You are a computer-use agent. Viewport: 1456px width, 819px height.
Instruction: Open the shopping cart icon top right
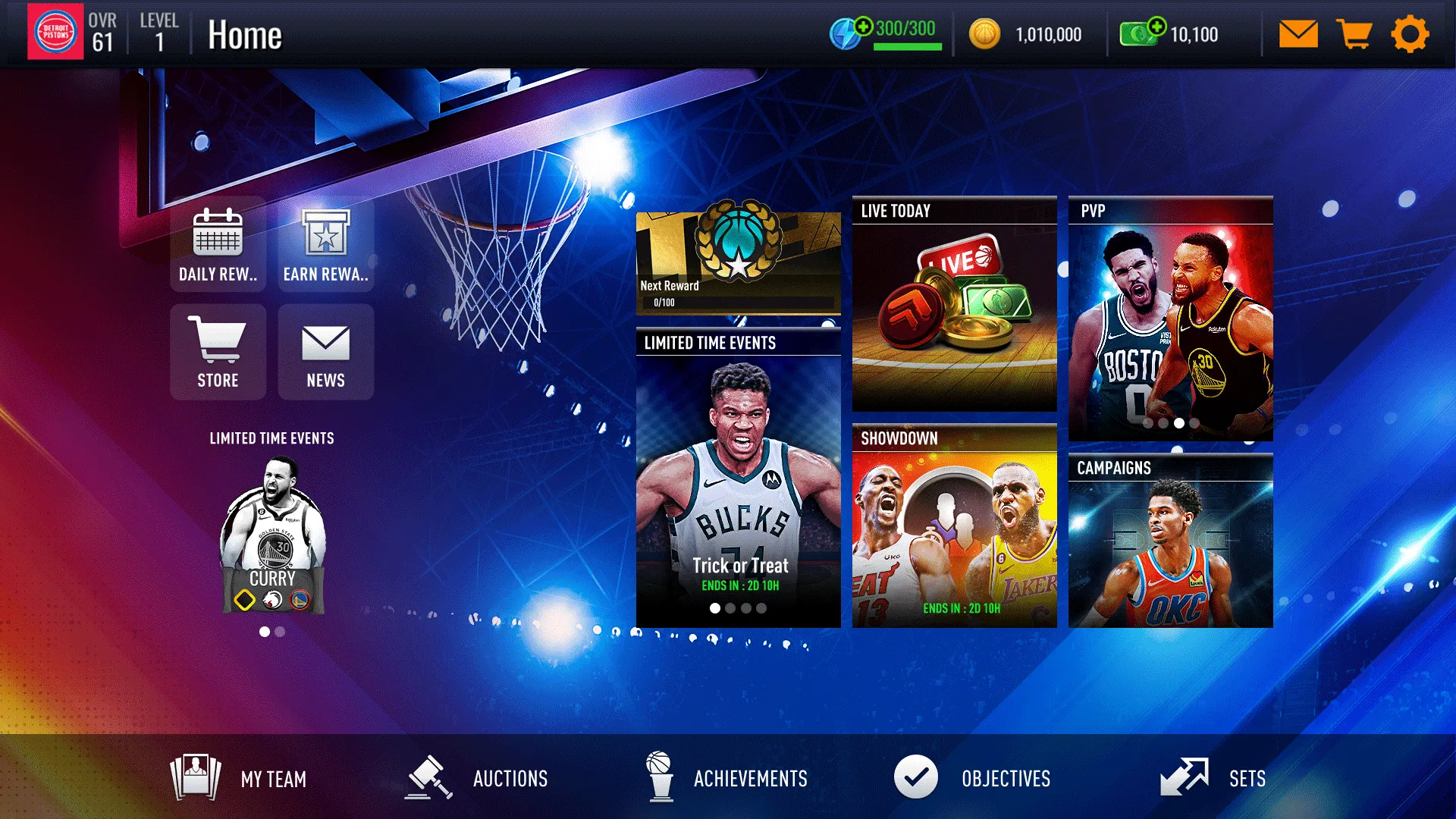point(1354,33)
